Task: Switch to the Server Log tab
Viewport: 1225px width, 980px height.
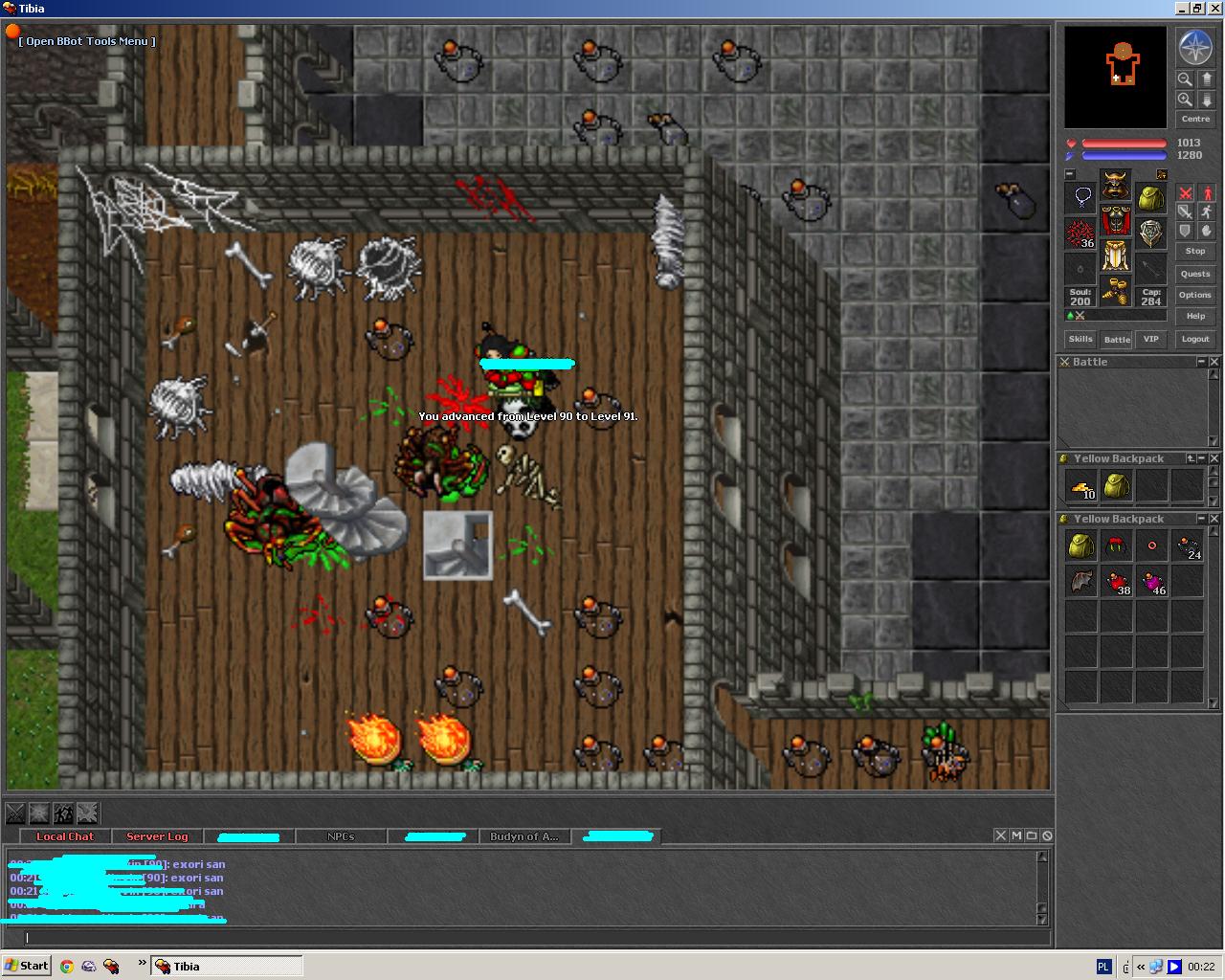Action: 157,836
